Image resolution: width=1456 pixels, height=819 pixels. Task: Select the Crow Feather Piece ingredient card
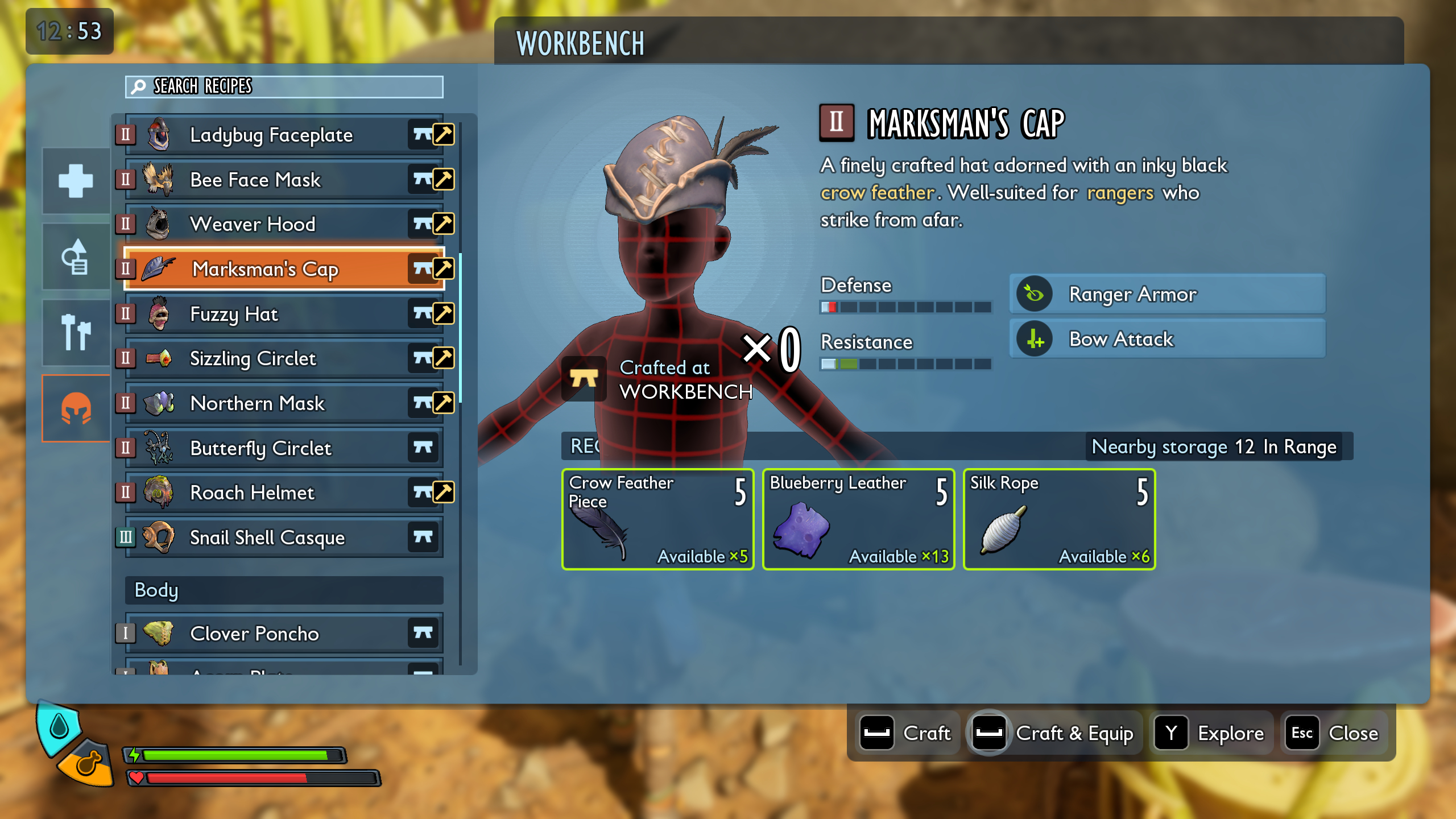pos(657,519)
